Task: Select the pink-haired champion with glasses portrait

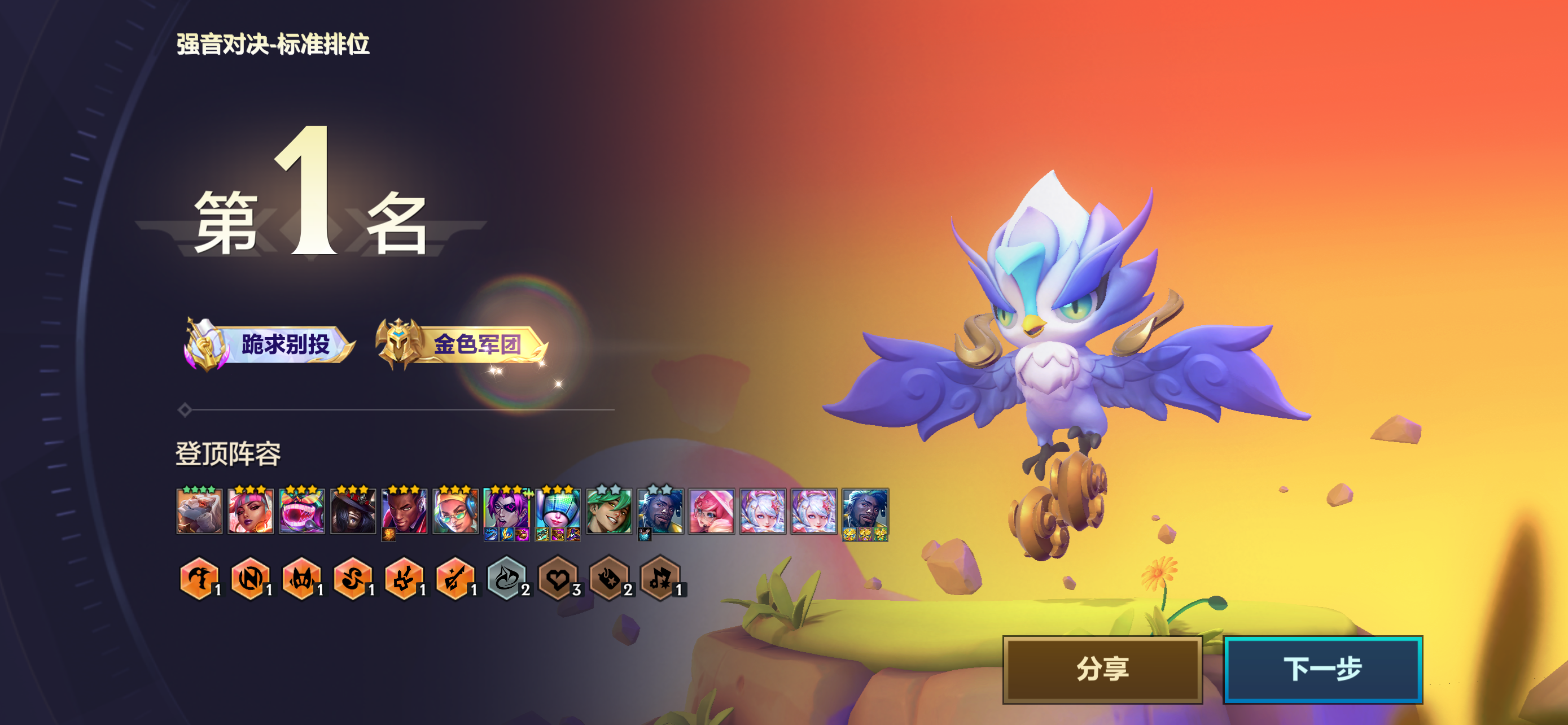Action: (711, 512)
